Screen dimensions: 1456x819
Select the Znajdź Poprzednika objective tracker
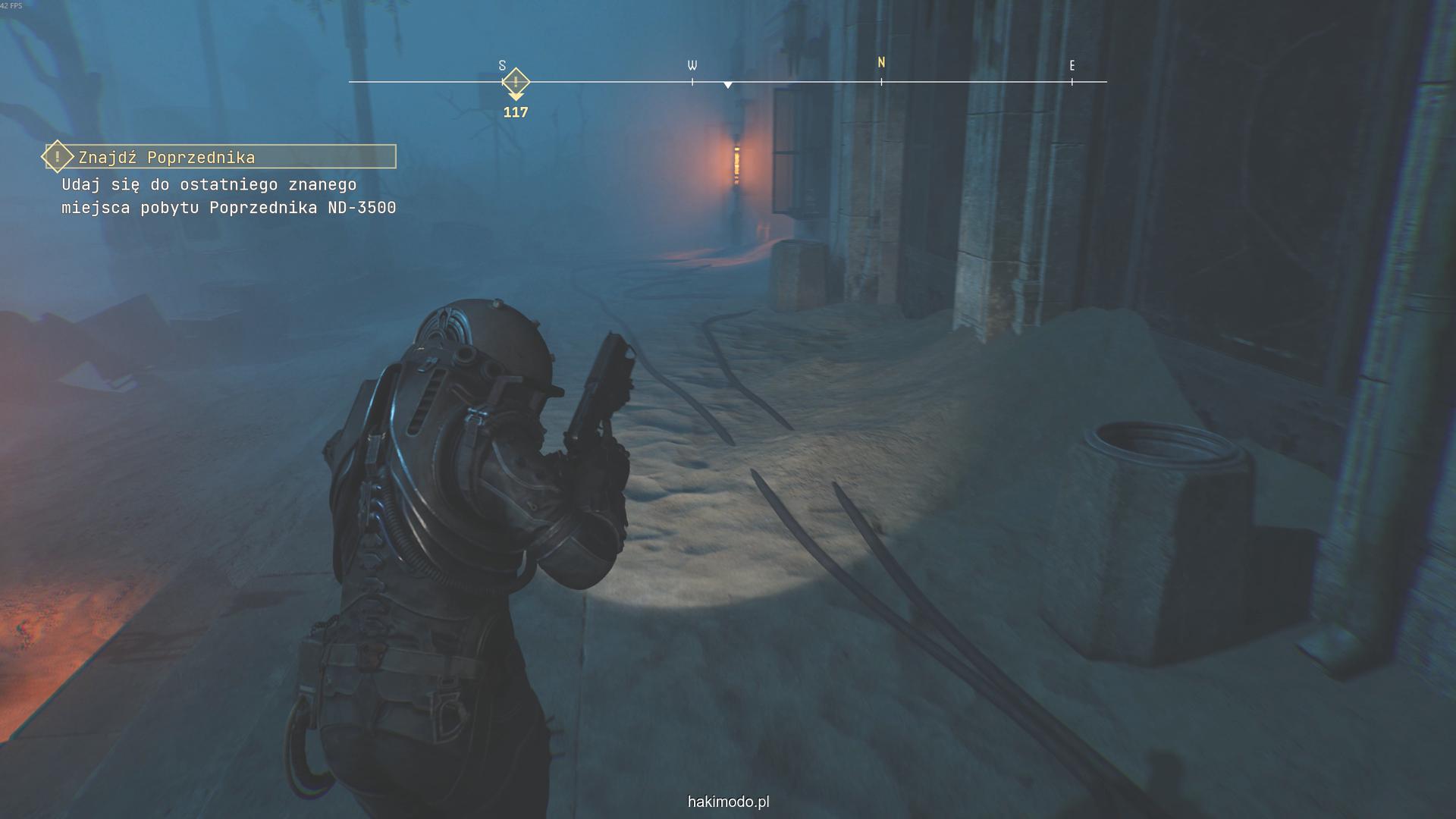pyautogui.click(x=220, y=157)
